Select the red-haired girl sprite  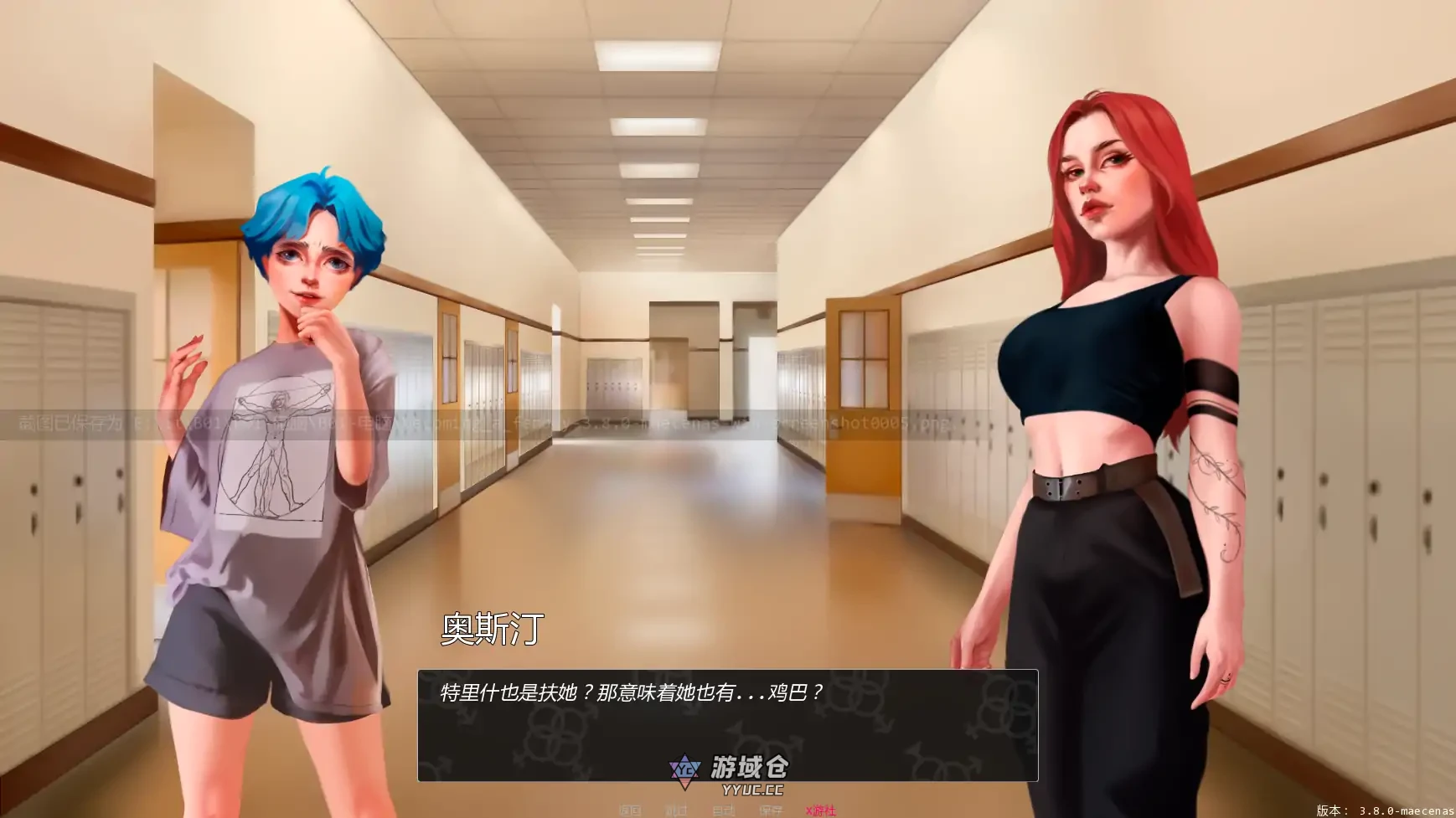coord(1106,377)
